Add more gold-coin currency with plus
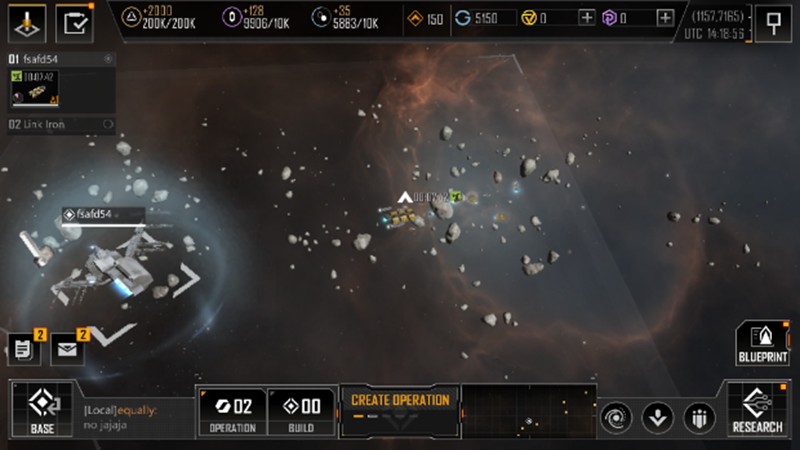Image resolution: width=800 pixels, height=450 pixels. tap(586, 18)
